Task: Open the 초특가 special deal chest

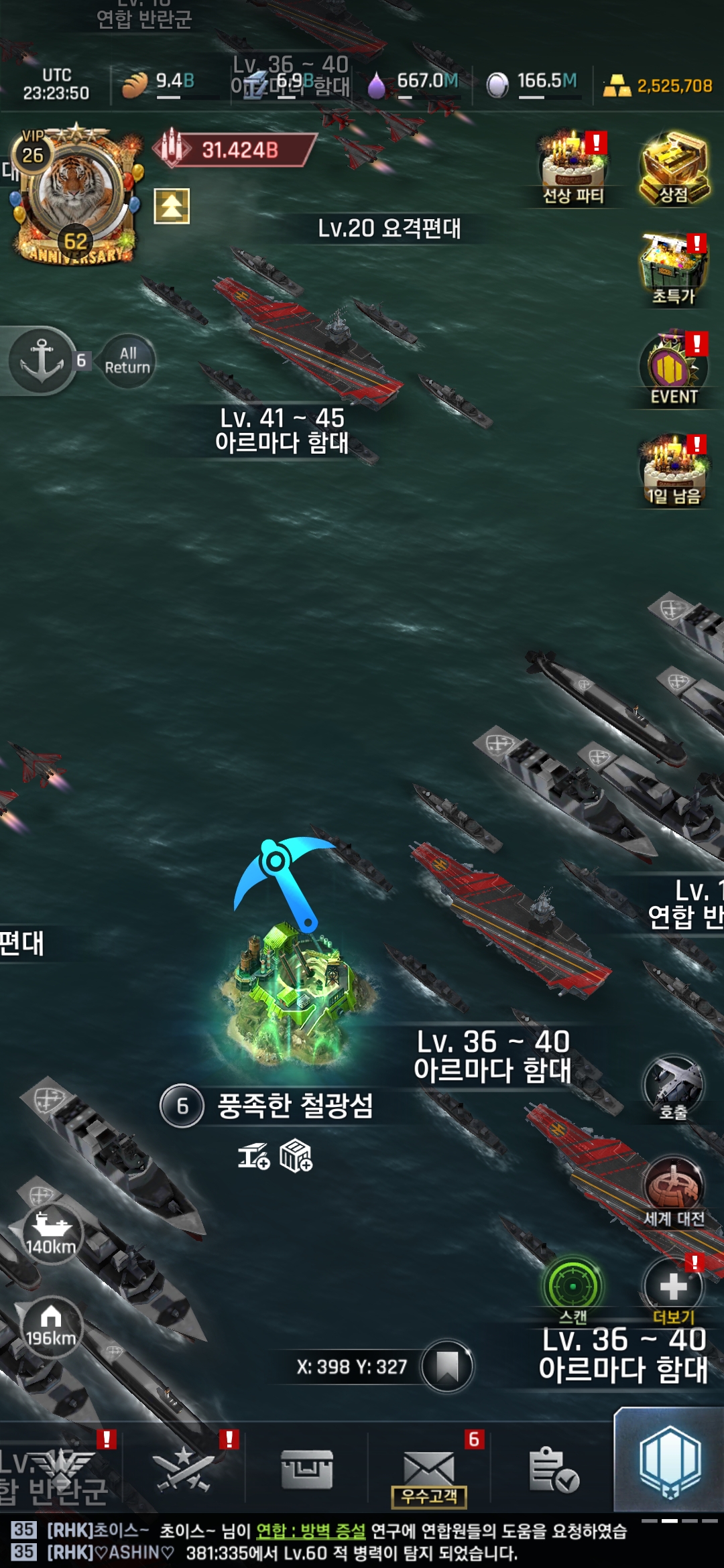Action: click(x=674, y=269)
